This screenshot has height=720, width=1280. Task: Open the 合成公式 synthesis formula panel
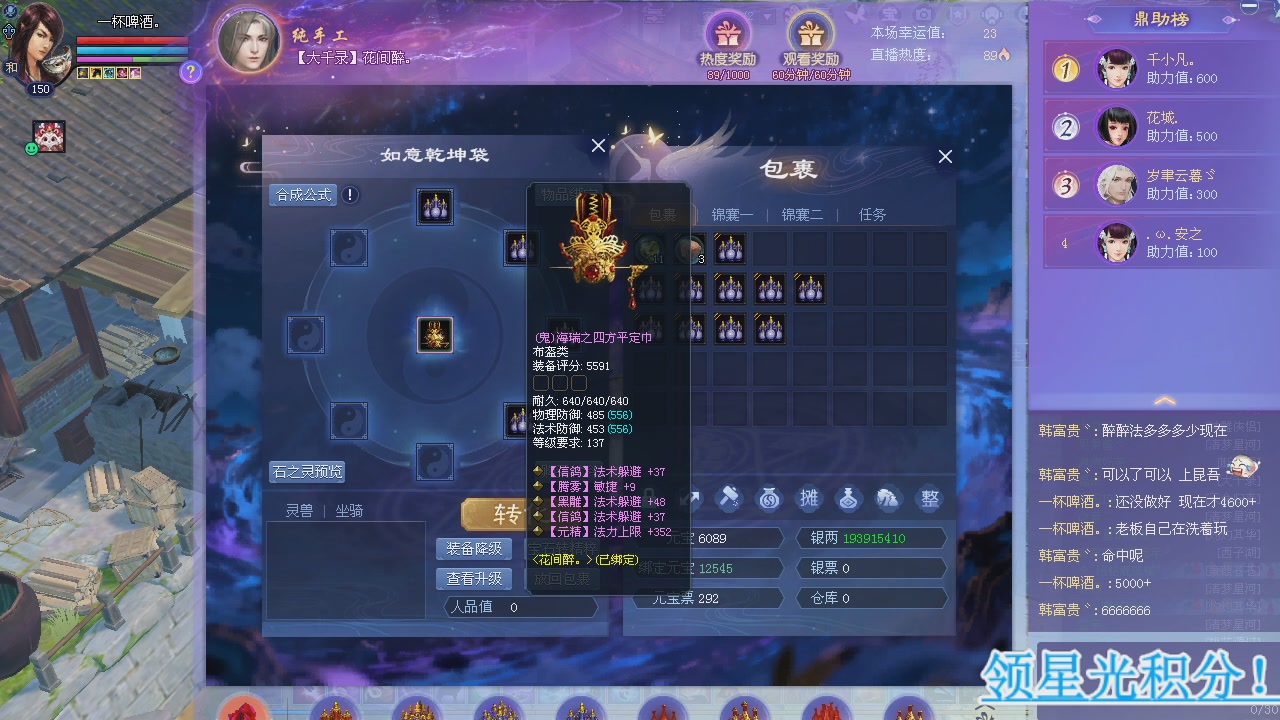(302, 194)
